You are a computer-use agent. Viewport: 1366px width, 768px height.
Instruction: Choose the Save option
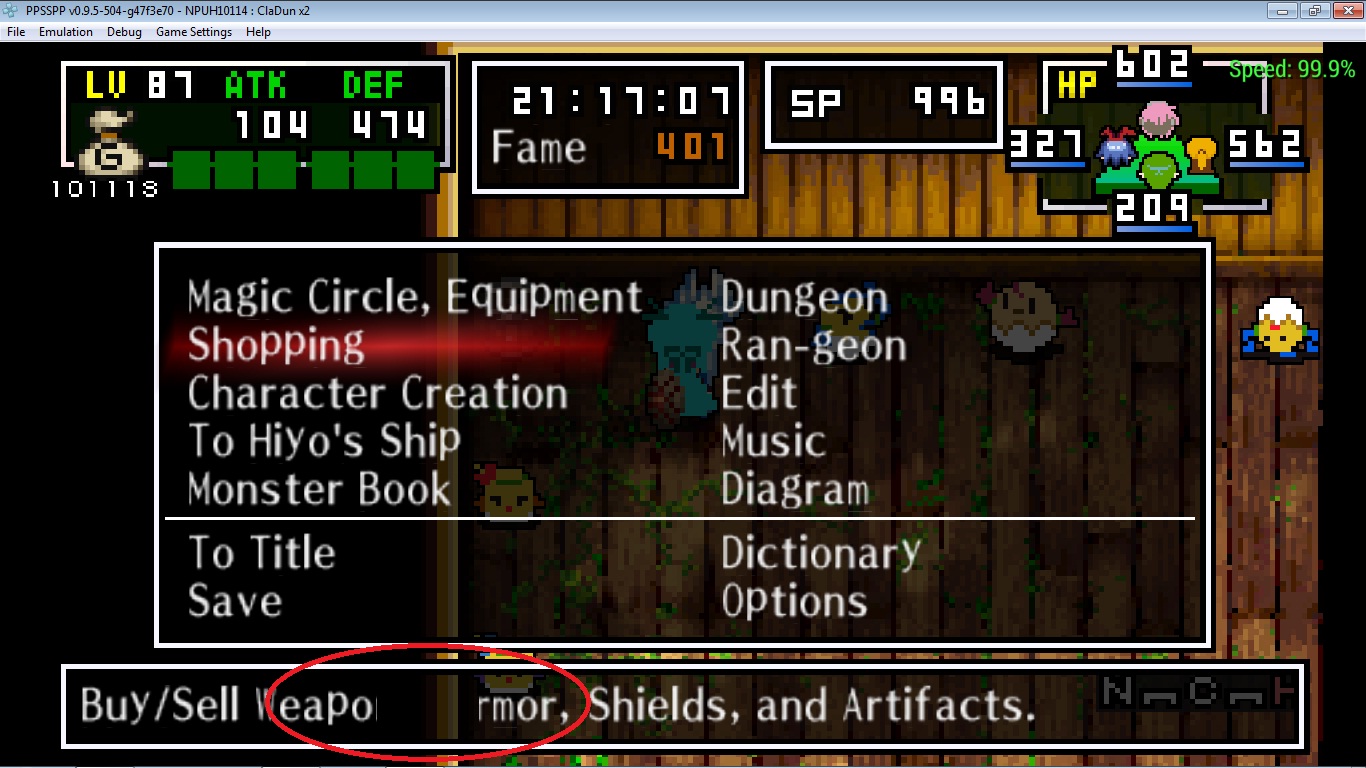(x=235, y=601)
